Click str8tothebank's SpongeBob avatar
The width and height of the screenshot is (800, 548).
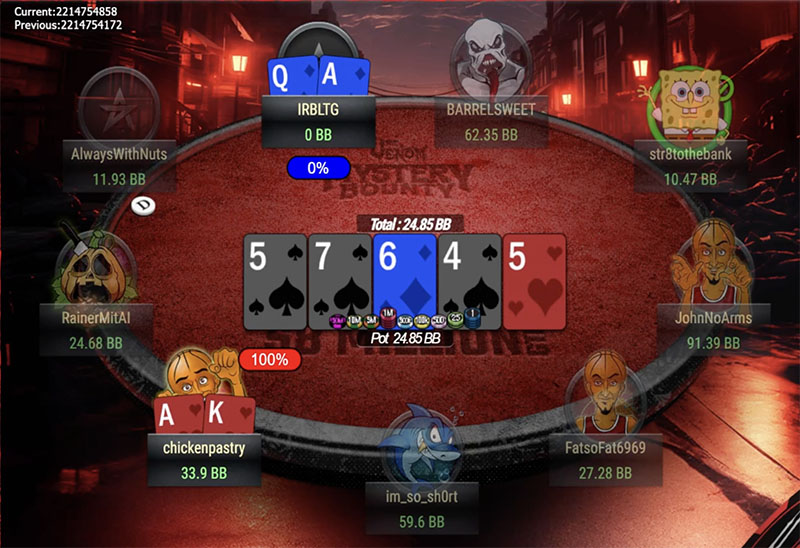(x=696, y=96)
